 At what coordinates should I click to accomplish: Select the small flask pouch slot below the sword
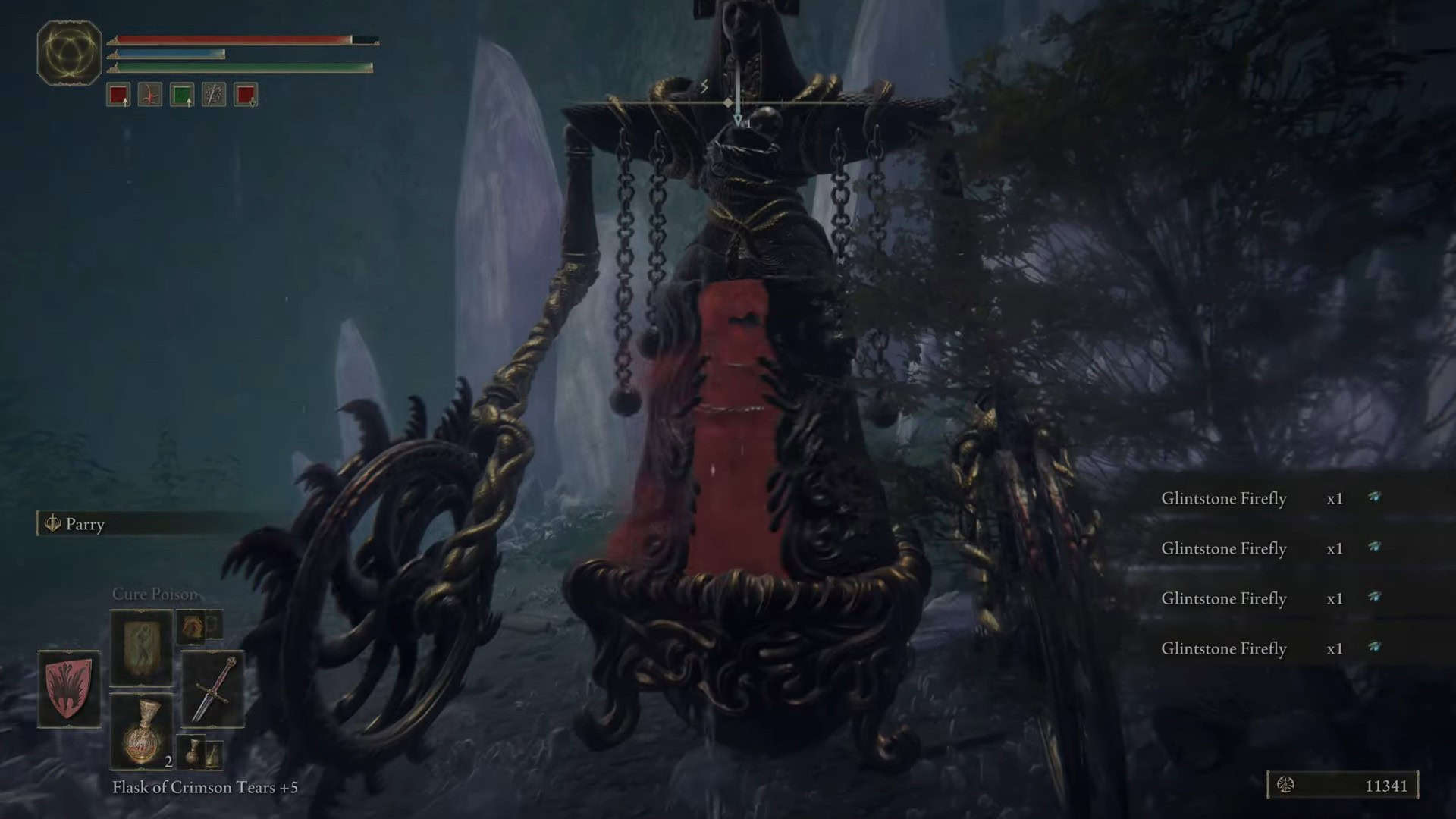coord(200,751)
